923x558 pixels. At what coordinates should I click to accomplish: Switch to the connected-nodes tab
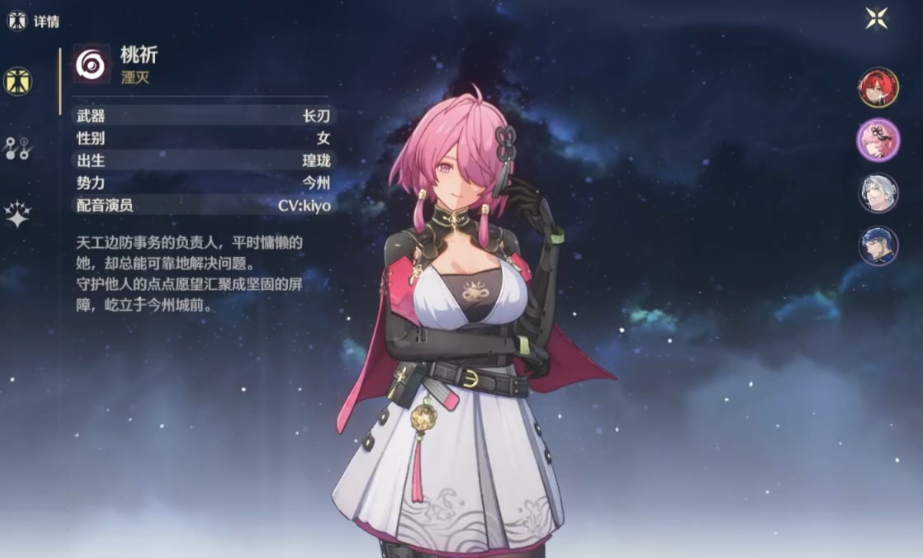tap(17, 148)
